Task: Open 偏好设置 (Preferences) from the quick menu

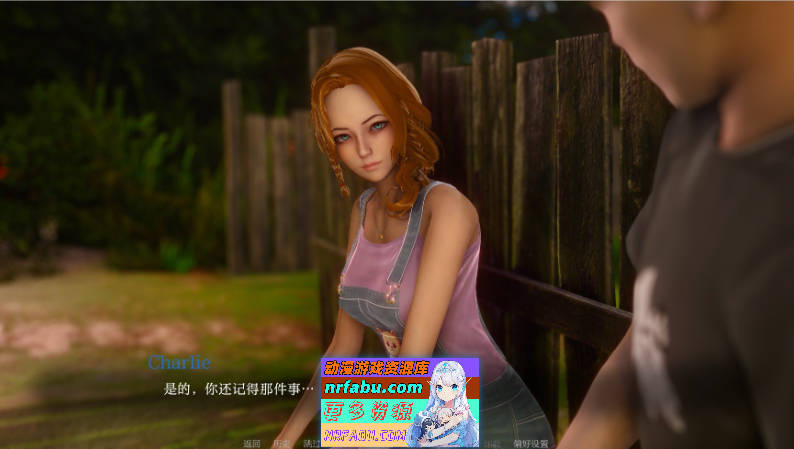Action: tap(531, 443)
